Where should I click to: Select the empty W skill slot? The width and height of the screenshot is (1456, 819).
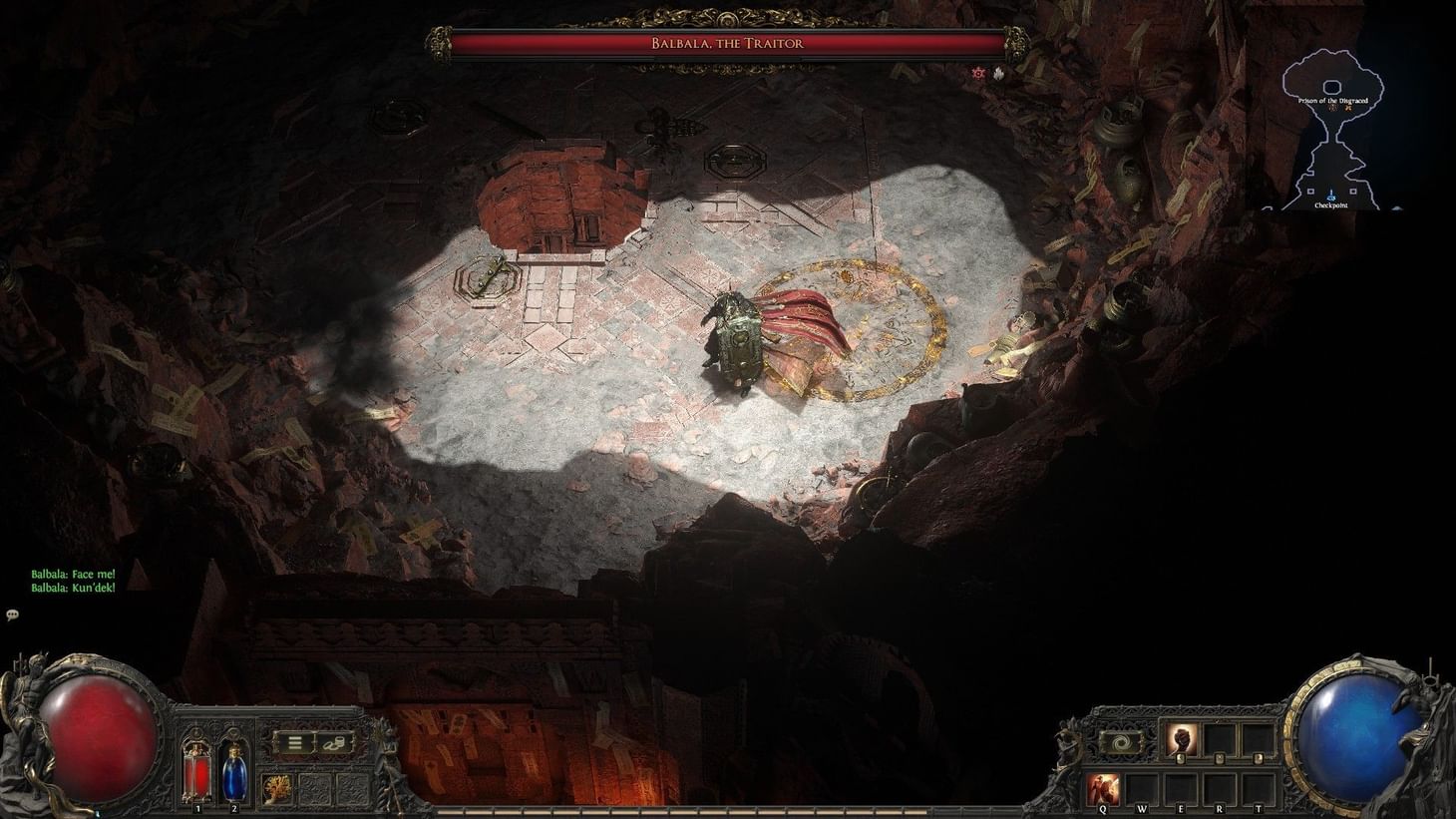1144,786
